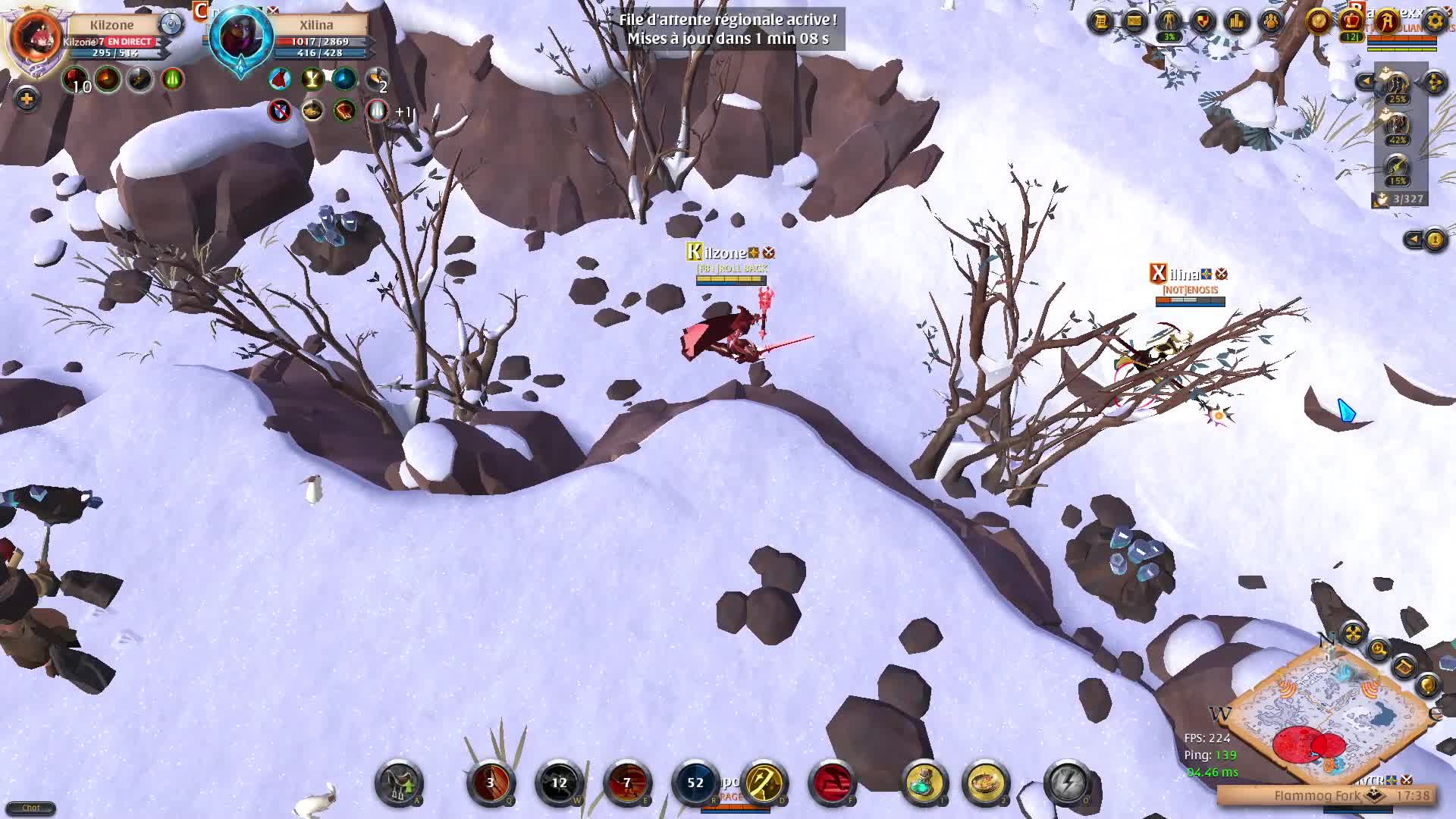
Task: Open the rankings bar chart icon
Action: pyautogui.click(x=1237, y=21)
